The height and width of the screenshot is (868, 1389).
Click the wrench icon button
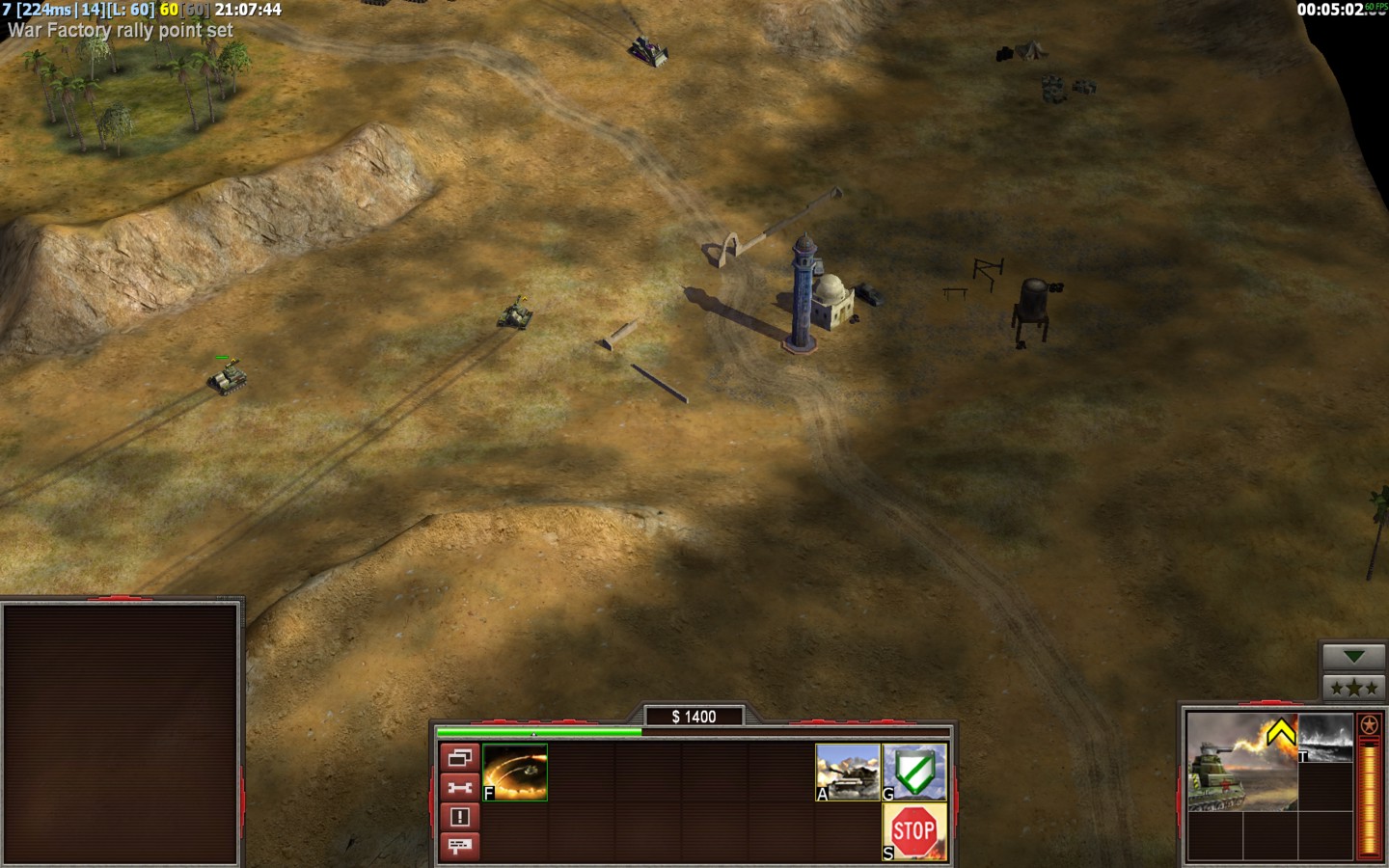coord(459,788)
